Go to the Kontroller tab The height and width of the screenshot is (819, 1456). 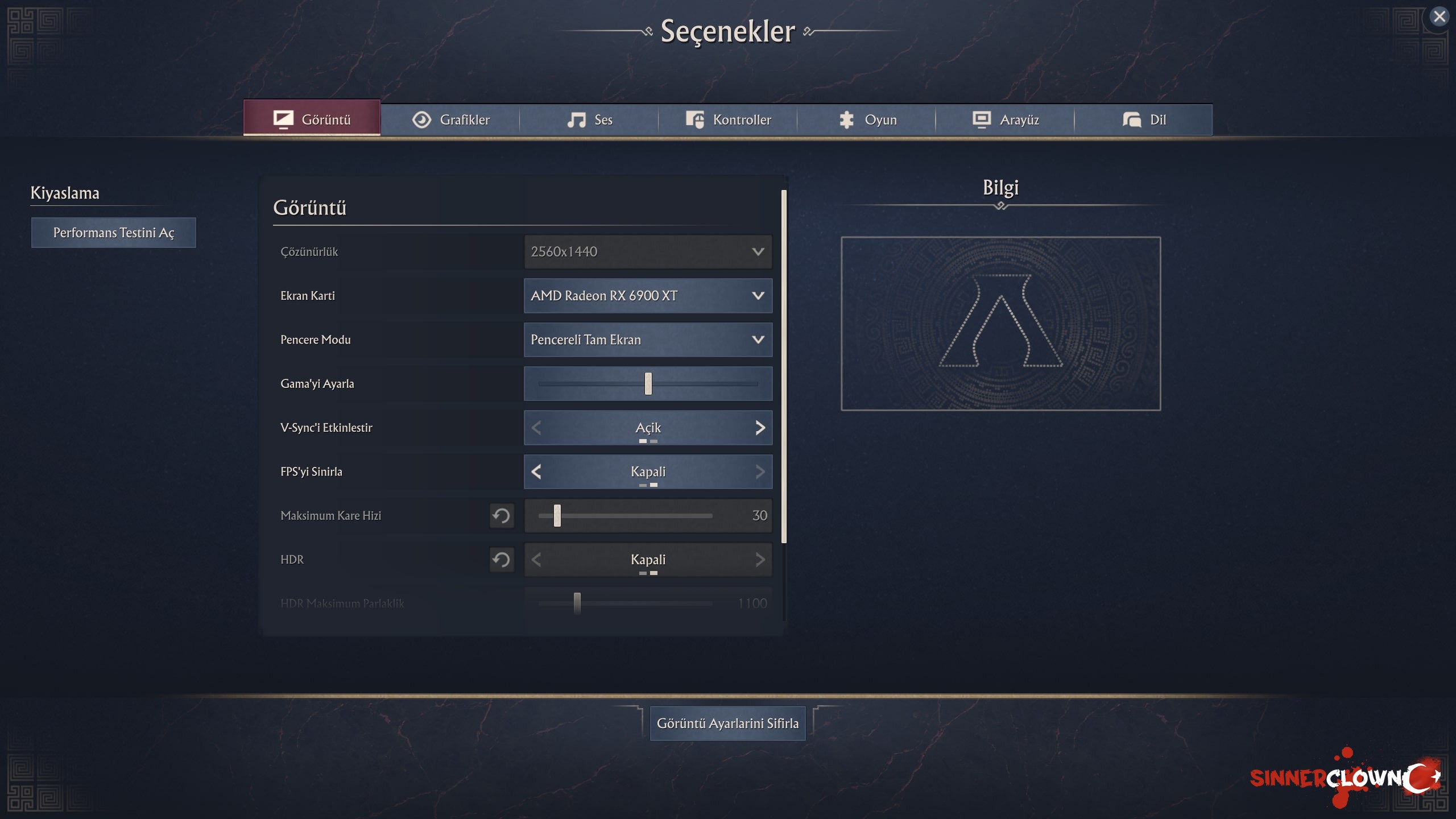tap(728, 120)
